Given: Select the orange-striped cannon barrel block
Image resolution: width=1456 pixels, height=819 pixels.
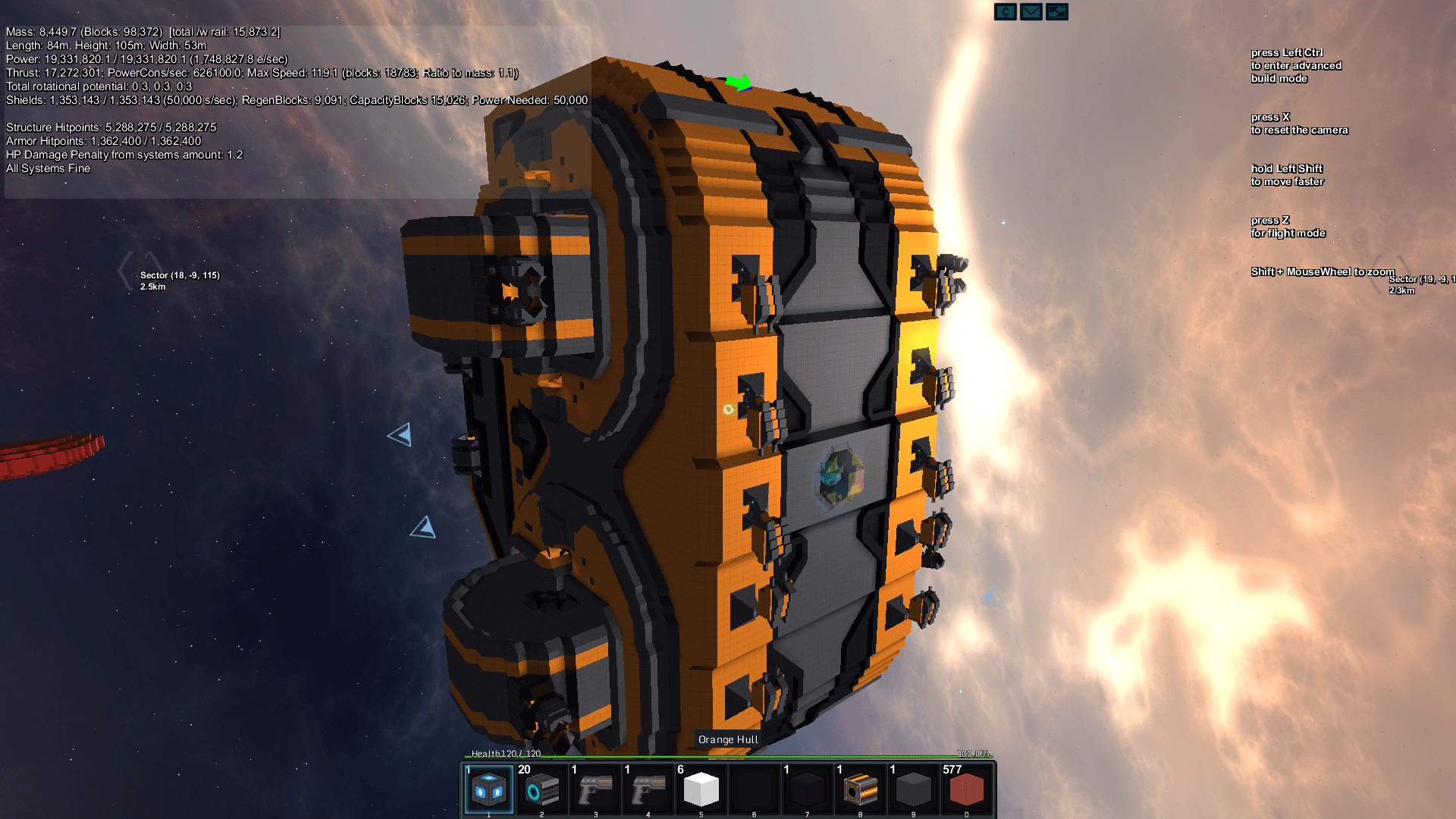Looking at the screenshot, I should [861, 789].
